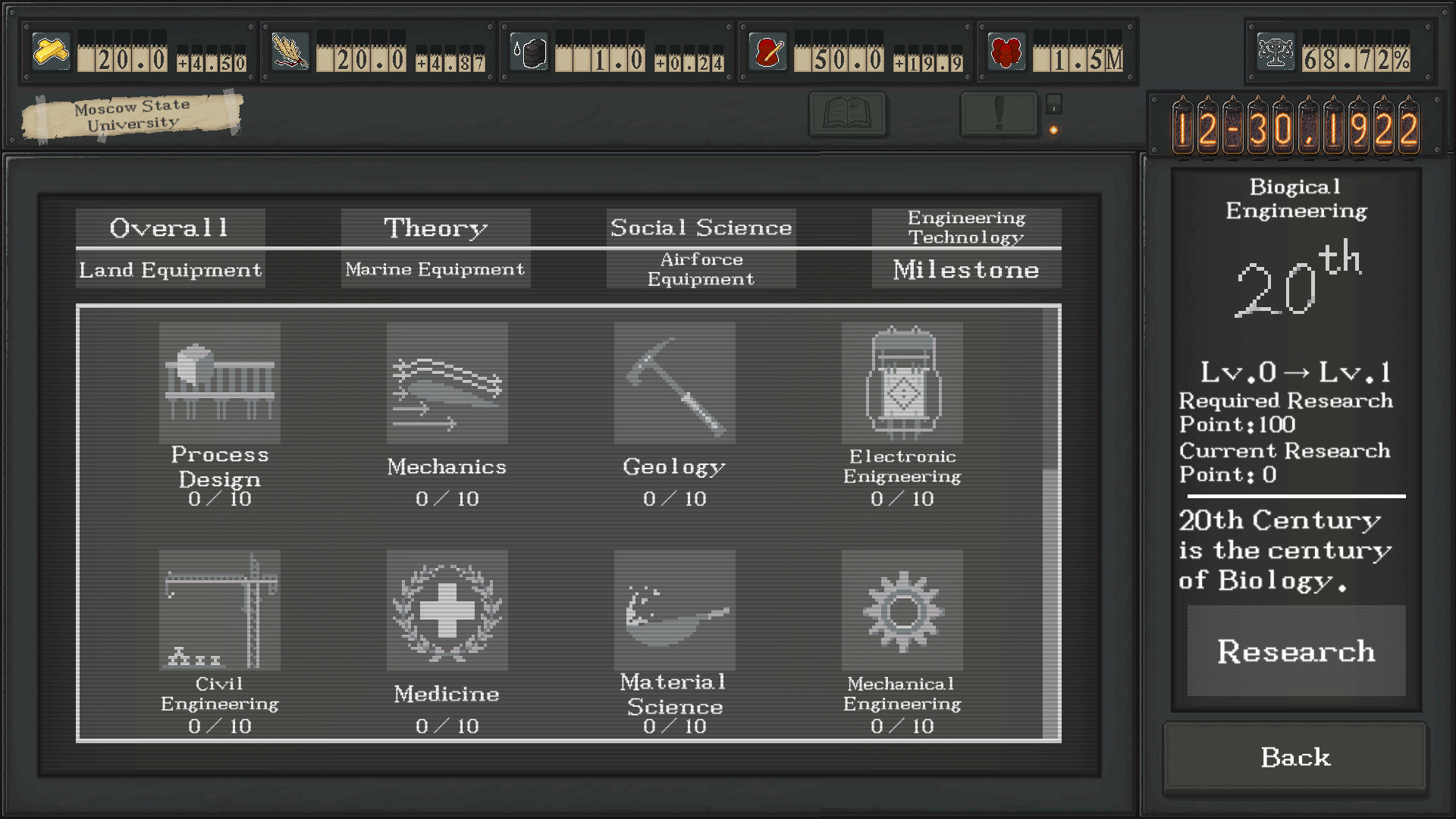This screenshot has width=1456, height=819.
Task: Open the Geology research node
Action: (x=674, y=383)
